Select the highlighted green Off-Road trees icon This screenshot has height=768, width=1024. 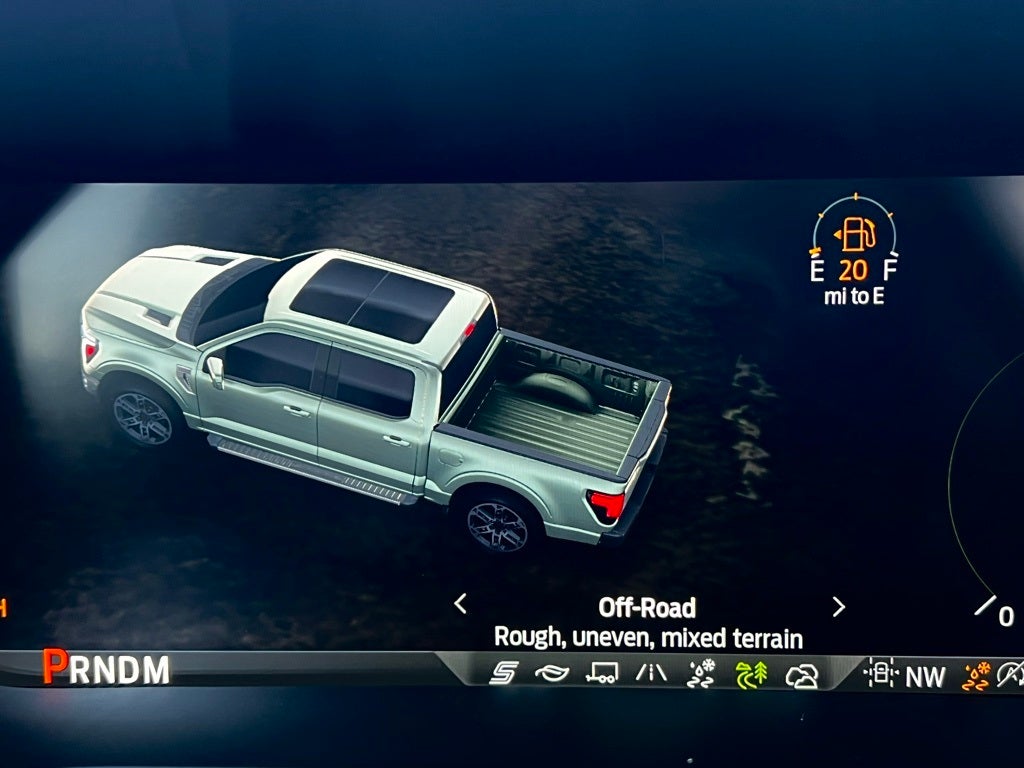[751, 675]
